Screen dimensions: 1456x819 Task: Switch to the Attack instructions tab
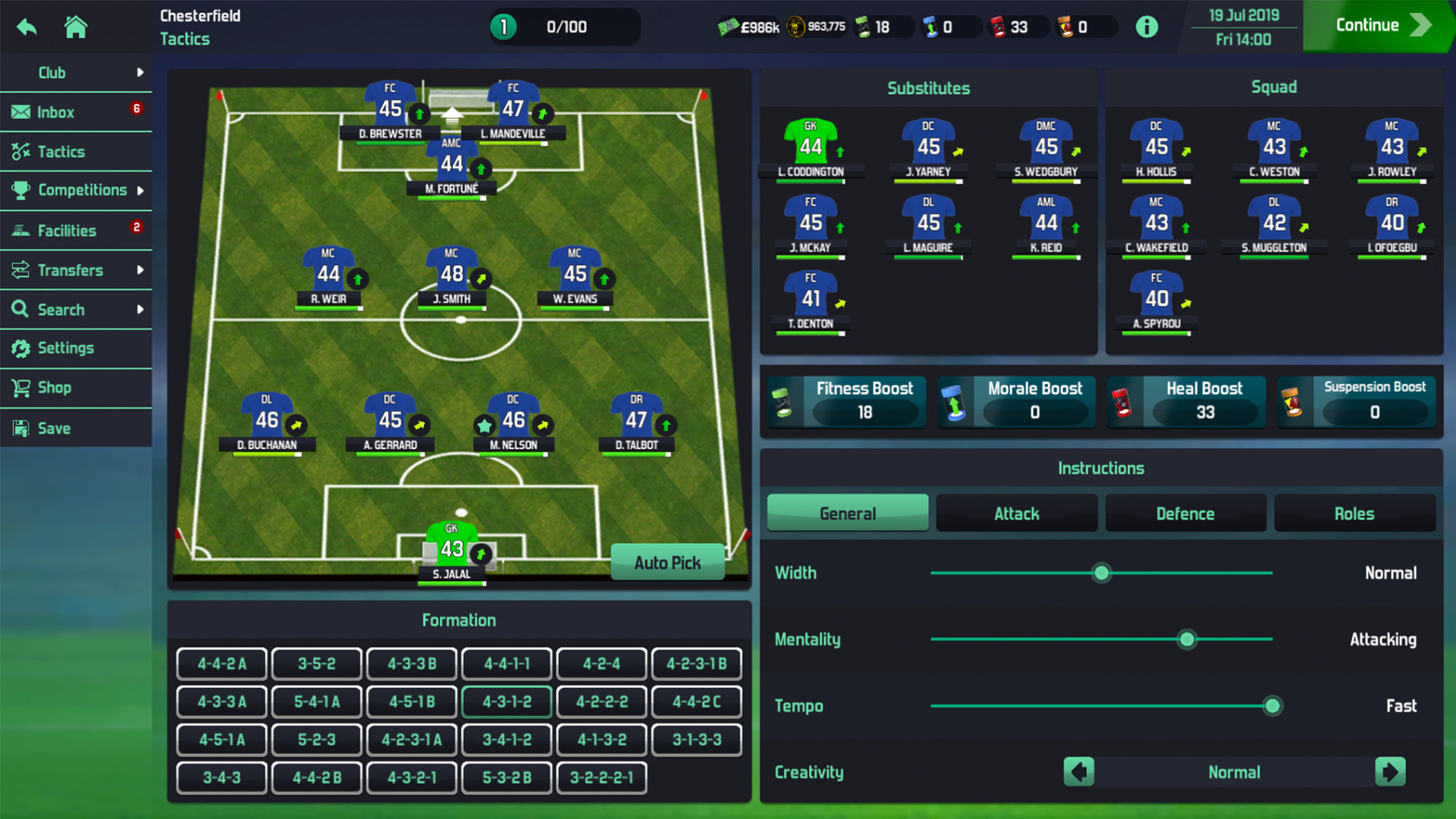[x=1016, y=513]
